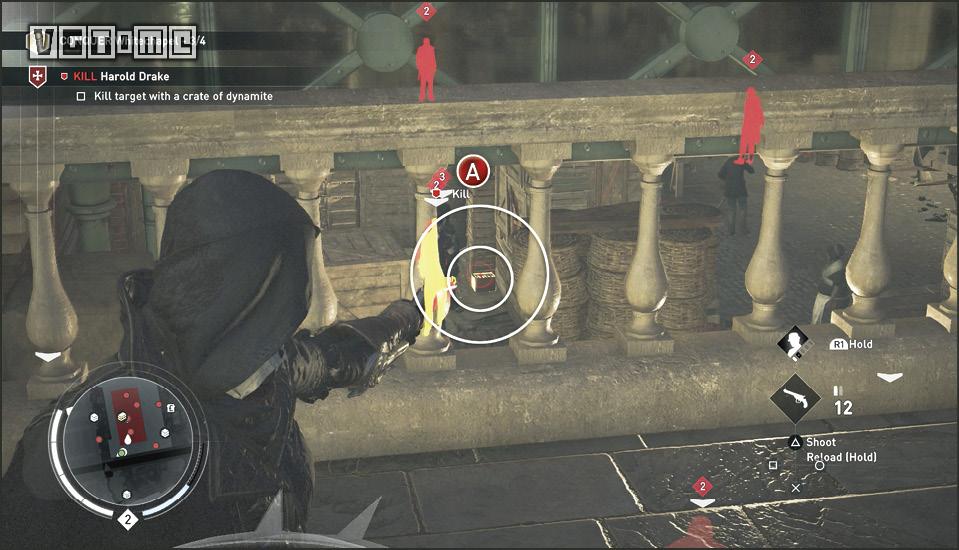Select the revolver weapon icon
Image resolution: width=959 pixels, height=550 pixels.
pos(796,401)
